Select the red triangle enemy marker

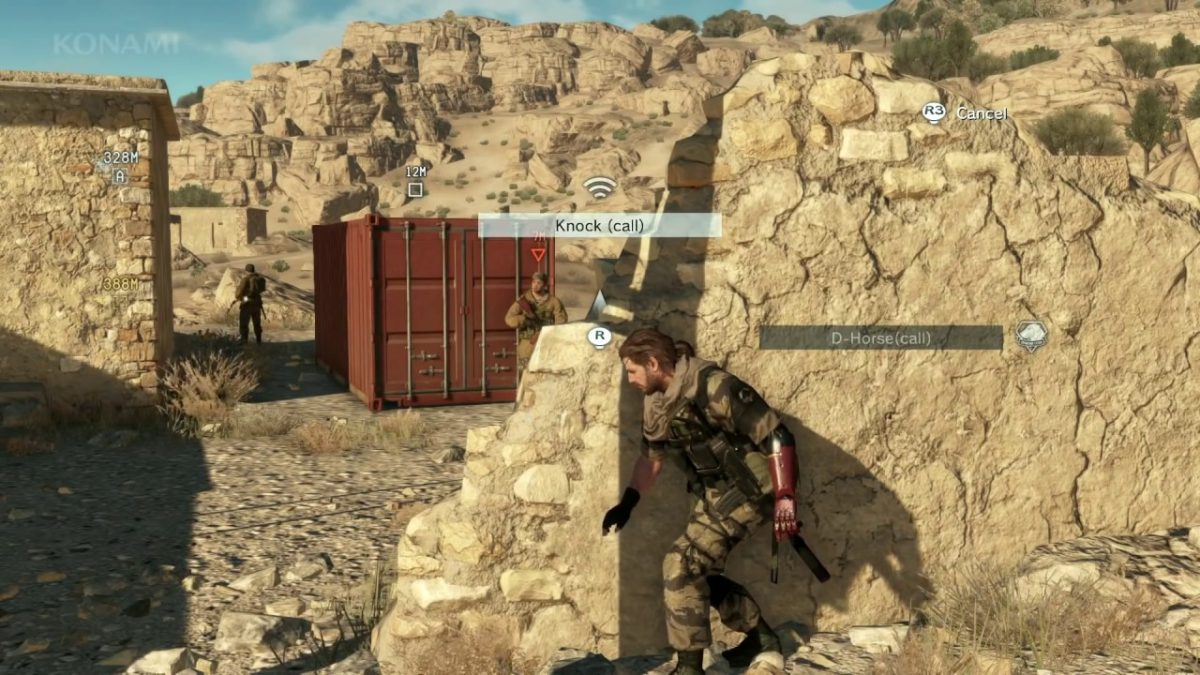(x=538, y=253)
